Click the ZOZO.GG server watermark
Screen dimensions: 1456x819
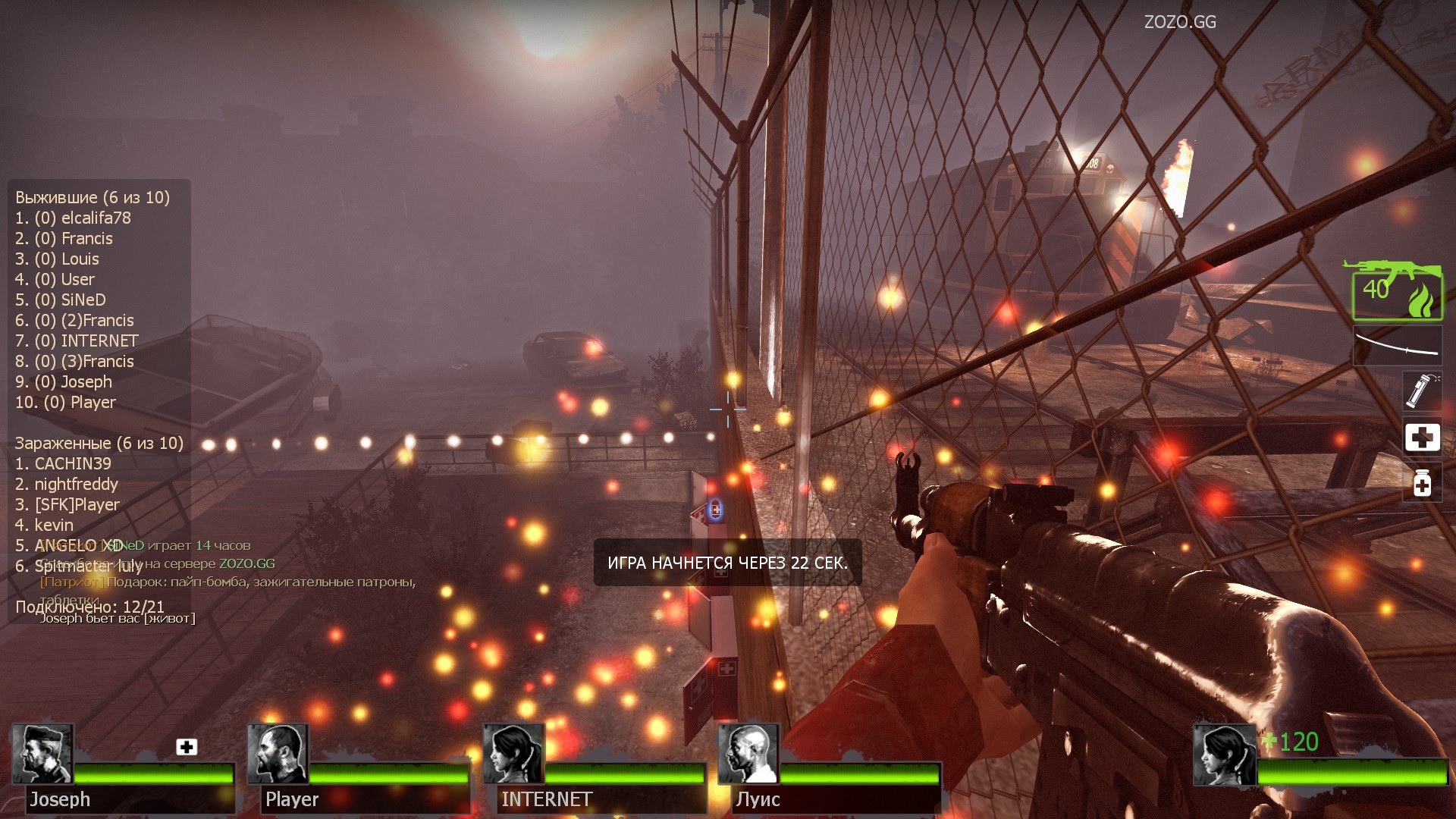point(1180,22)
